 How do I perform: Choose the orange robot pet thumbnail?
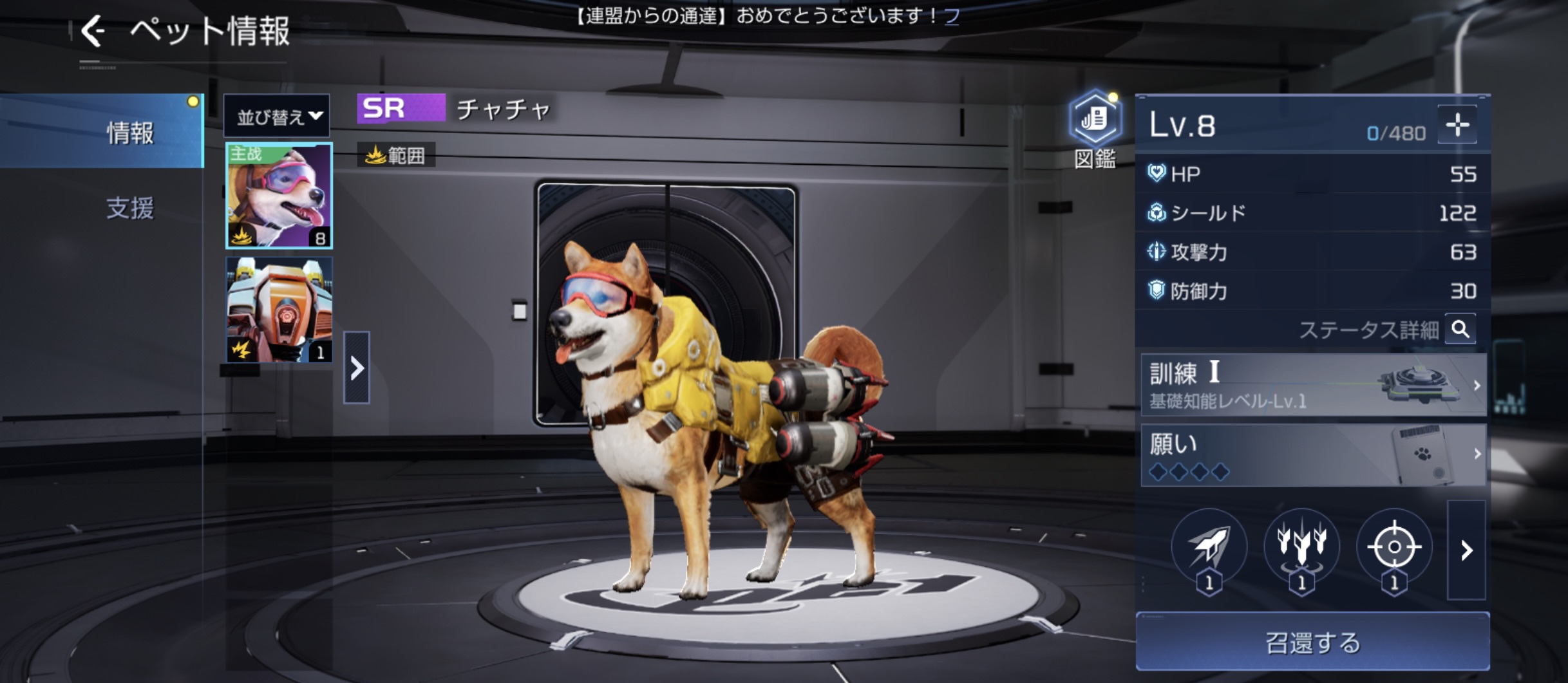(x=279, y=310)
